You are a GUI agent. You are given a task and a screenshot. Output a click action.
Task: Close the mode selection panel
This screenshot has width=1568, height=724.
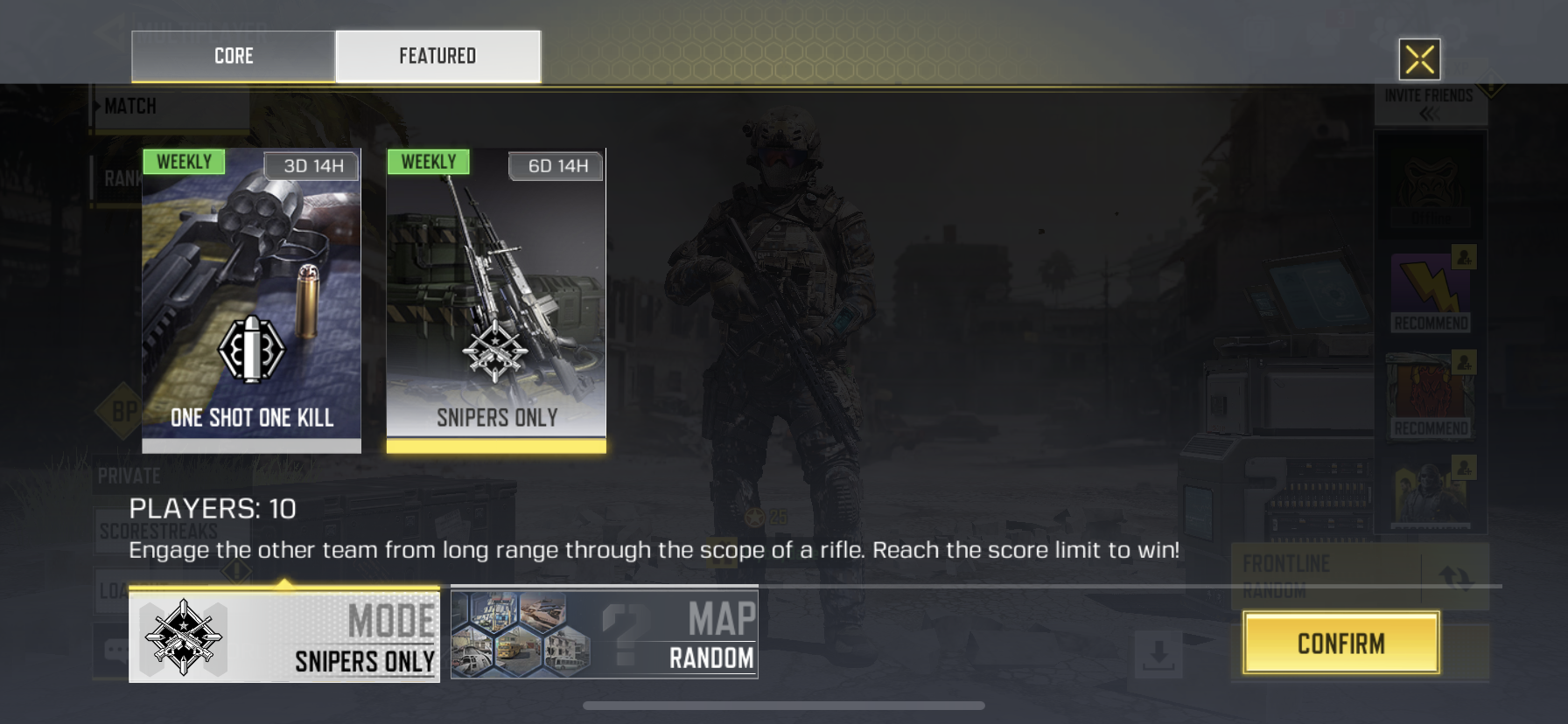(1419, 59)
